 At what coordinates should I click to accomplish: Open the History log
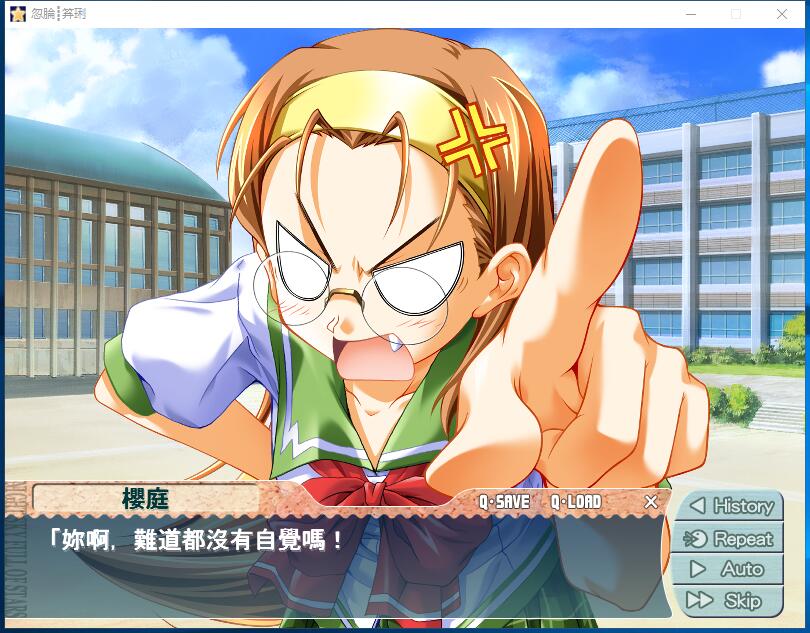tap(728, 506)
